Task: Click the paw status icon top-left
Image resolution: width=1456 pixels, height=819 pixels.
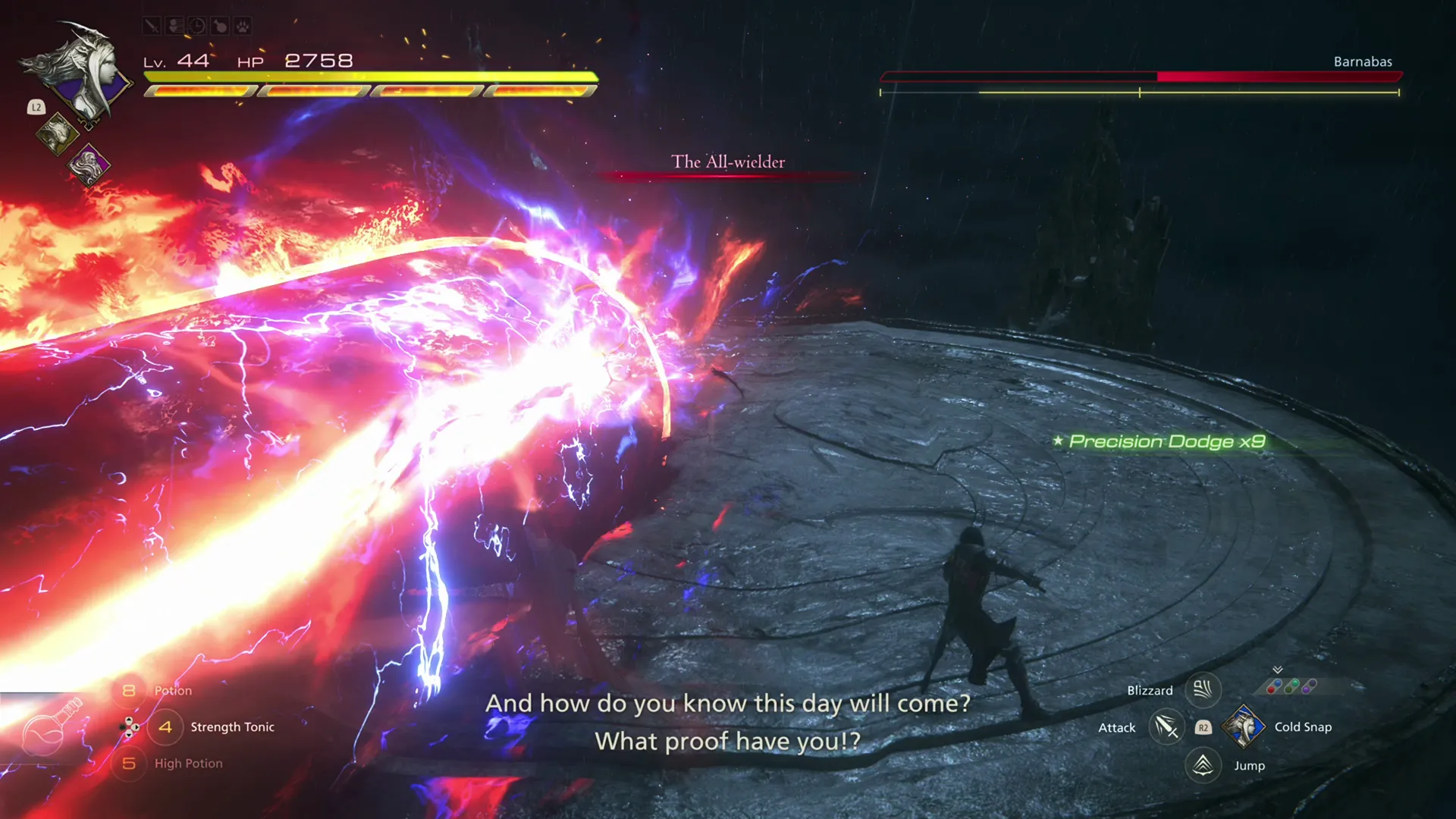Action: point(243,26)
